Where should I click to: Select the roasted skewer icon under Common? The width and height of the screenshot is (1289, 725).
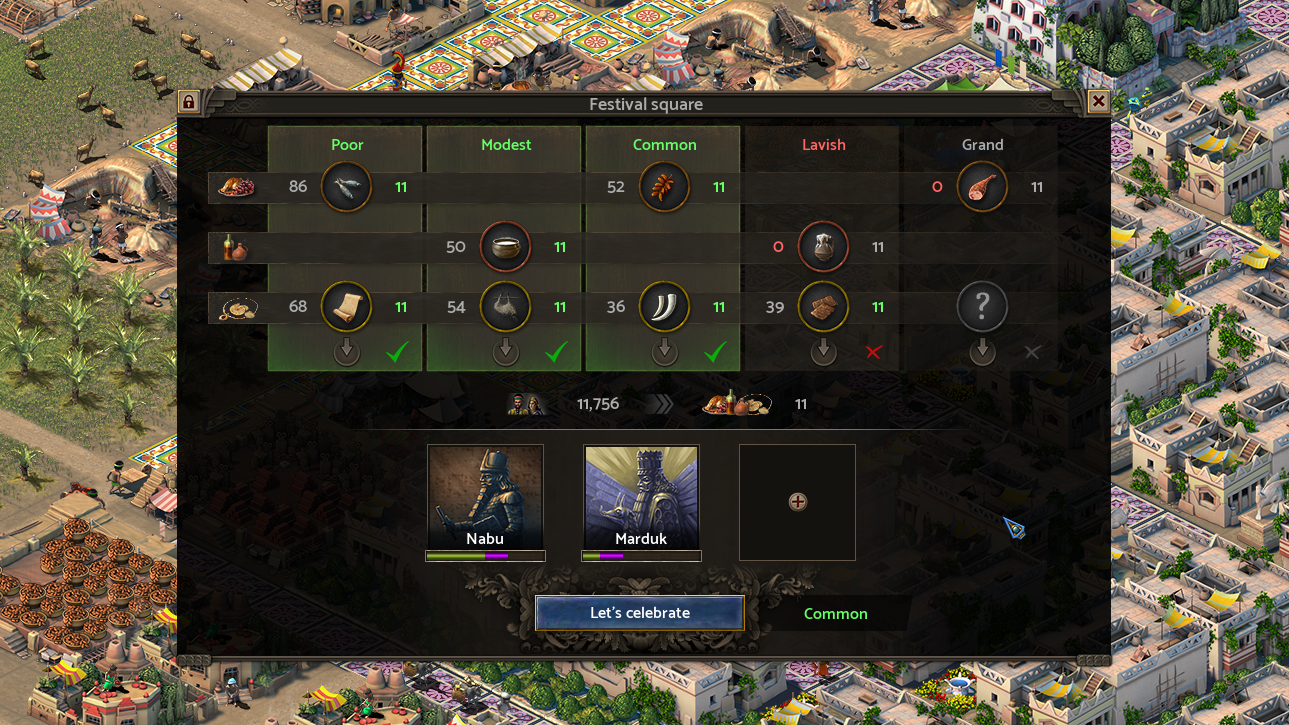click(664, 187)
